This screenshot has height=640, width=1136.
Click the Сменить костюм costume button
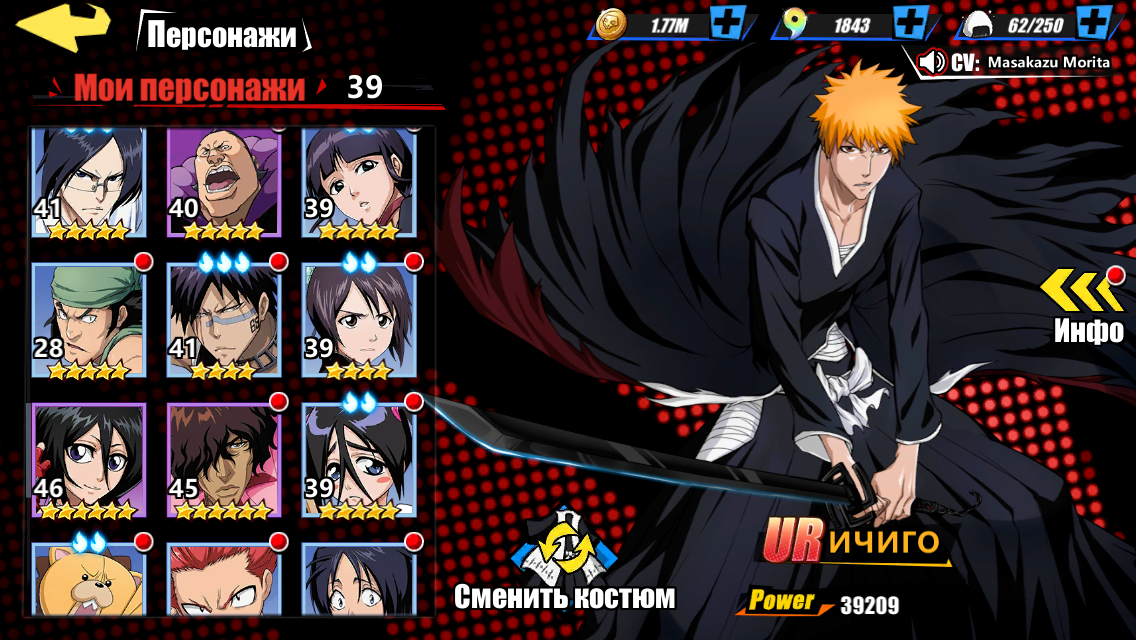(x=565, y=560)
